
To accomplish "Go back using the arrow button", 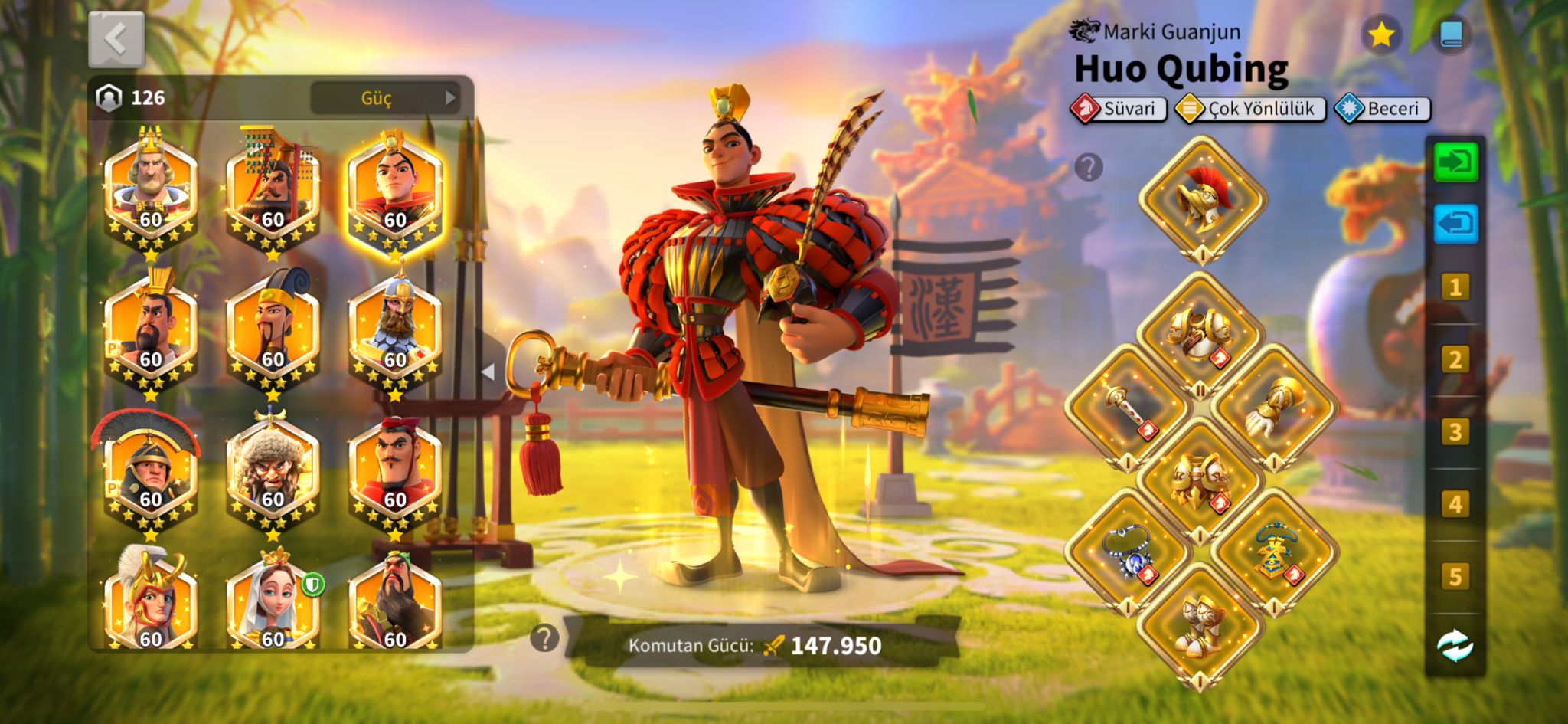I will [116, 39].
